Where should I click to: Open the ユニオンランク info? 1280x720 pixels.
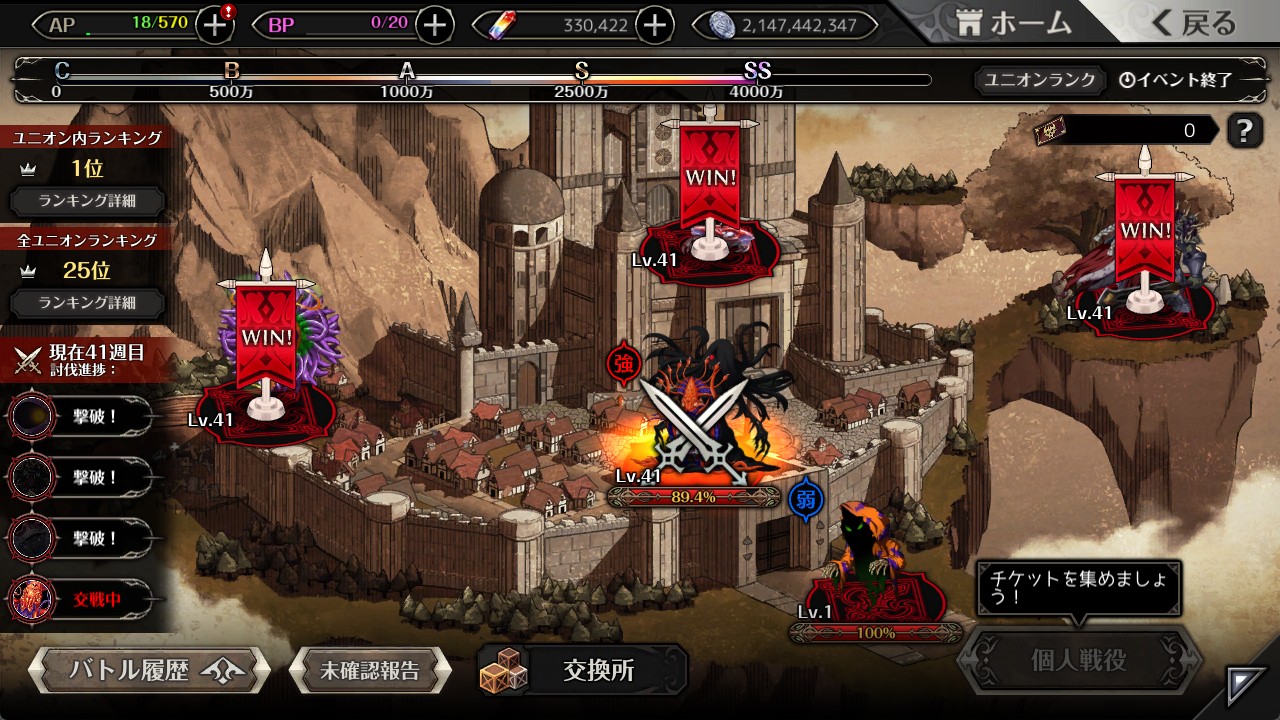click(x=1040, y=80)
